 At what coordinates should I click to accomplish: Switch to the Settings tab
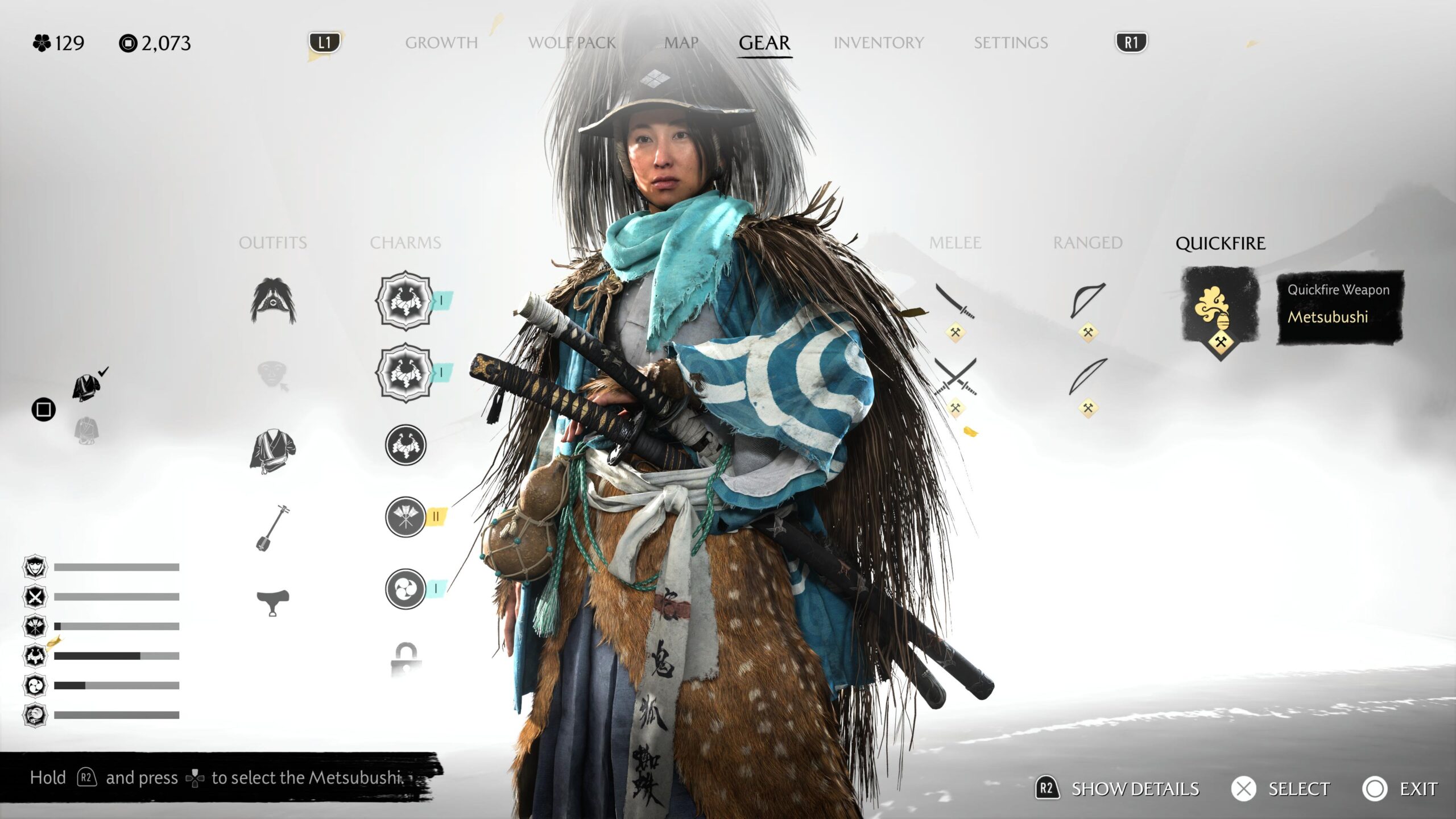[x=1011, y=43]
